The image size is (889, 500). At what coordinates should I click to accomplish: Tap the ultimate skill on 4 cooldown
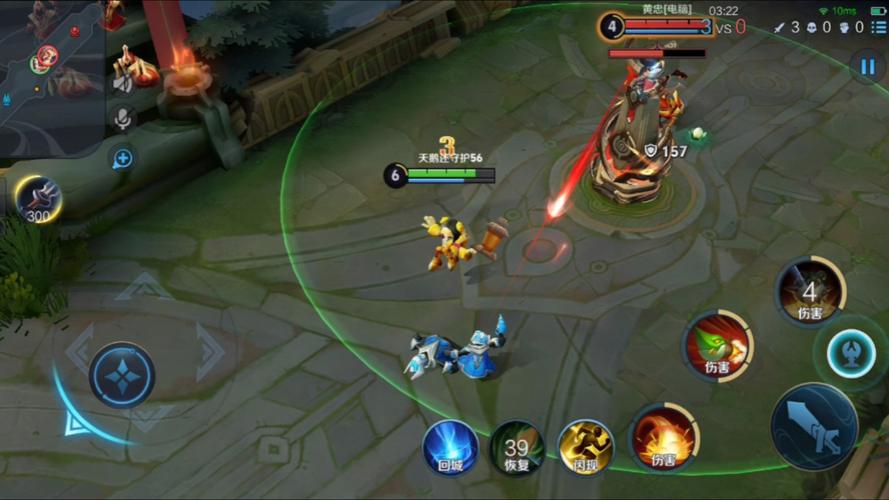coord(810,291)
